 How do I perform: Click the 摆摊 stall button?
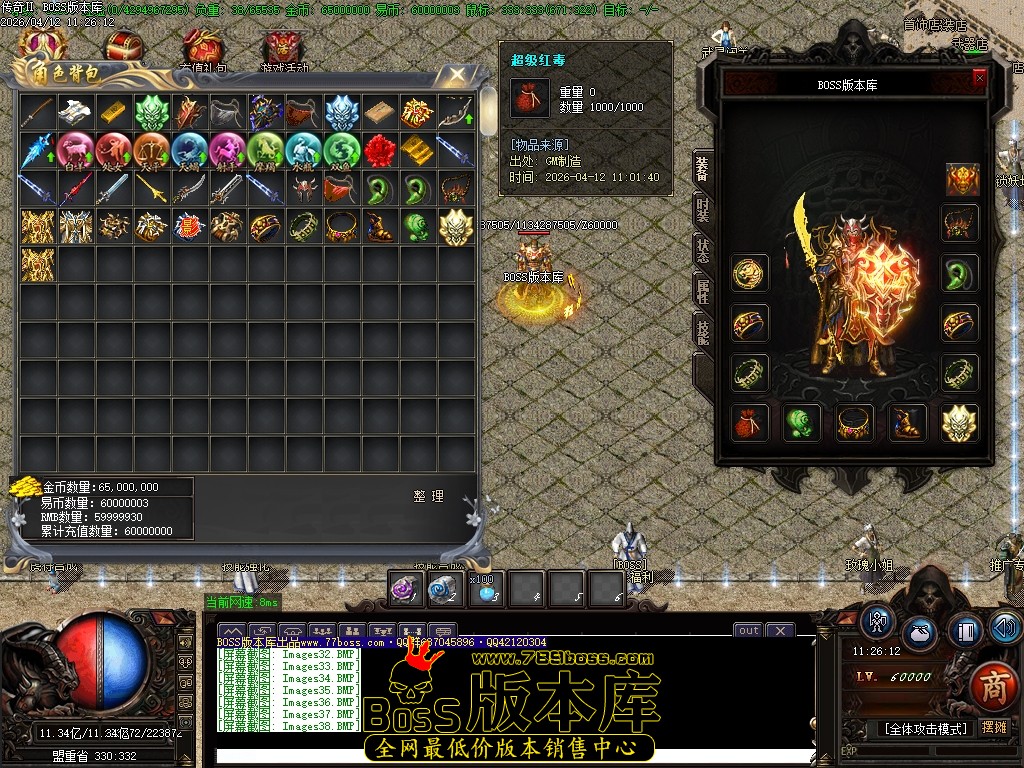994,729
